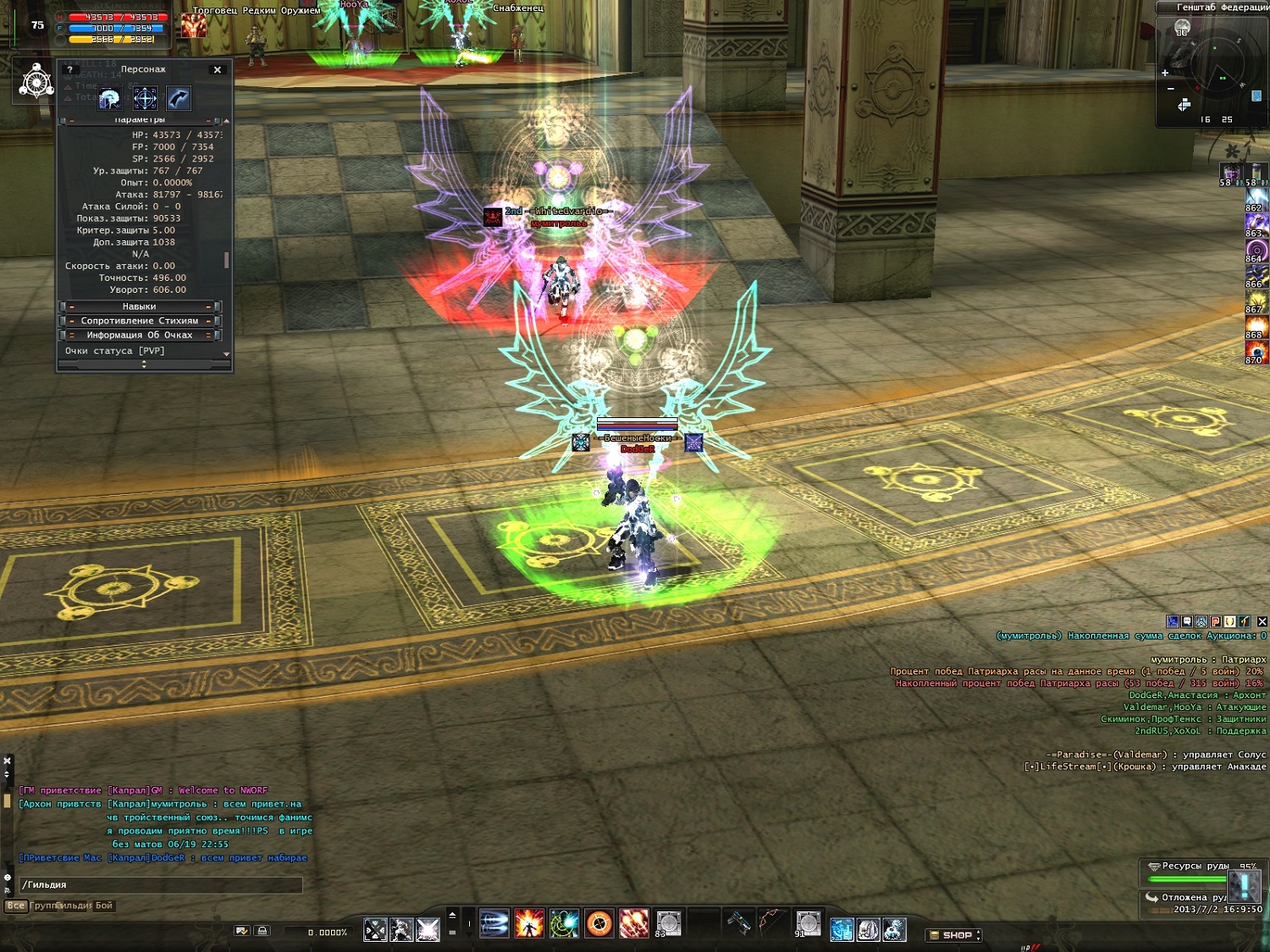Click the purple spiral buff icon 864
The image size is (1270, 952).
(x=1256, y=250)
